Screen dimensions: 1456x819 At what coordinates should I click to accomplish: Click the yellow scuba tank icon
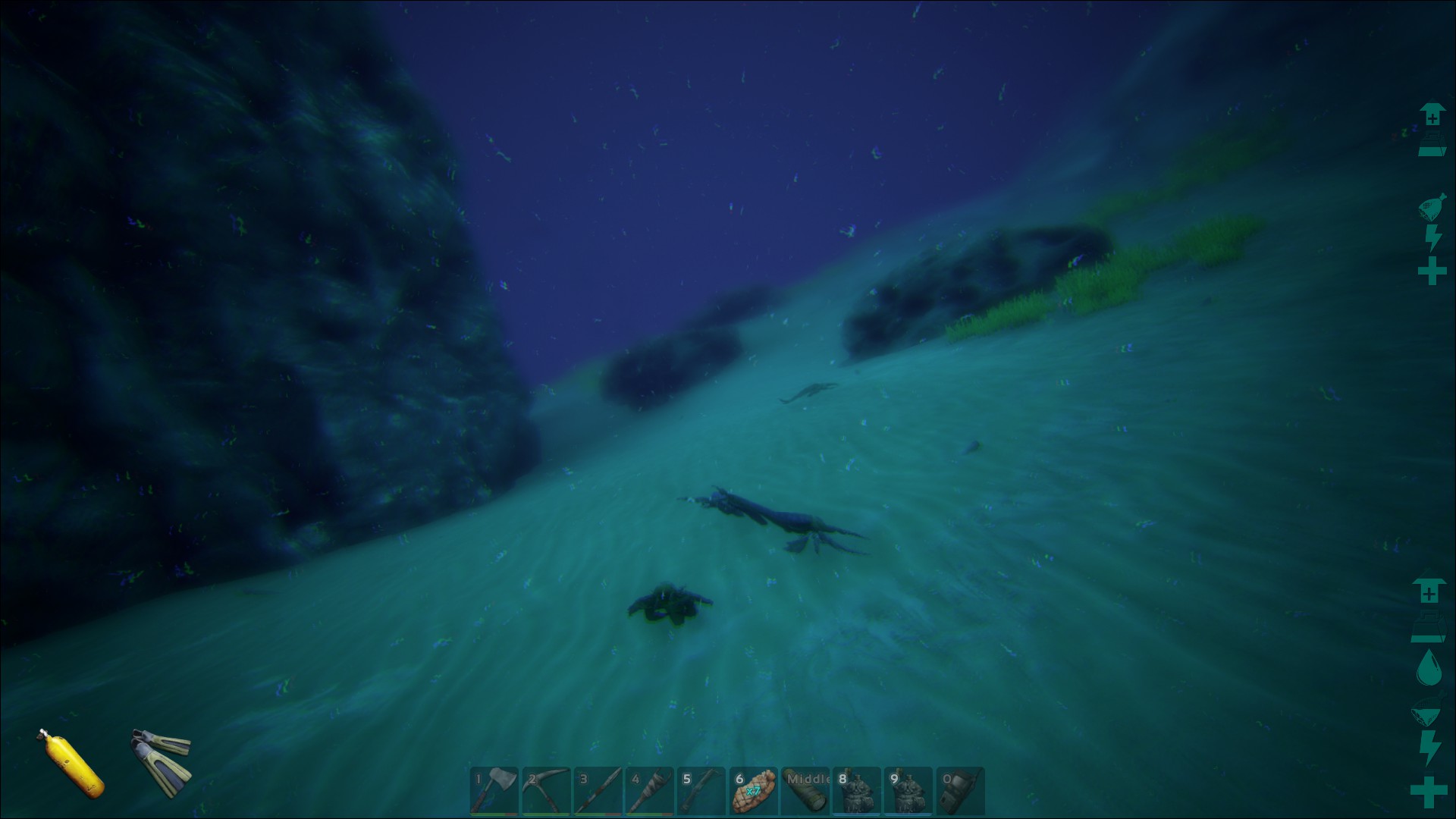click(73, 764)
